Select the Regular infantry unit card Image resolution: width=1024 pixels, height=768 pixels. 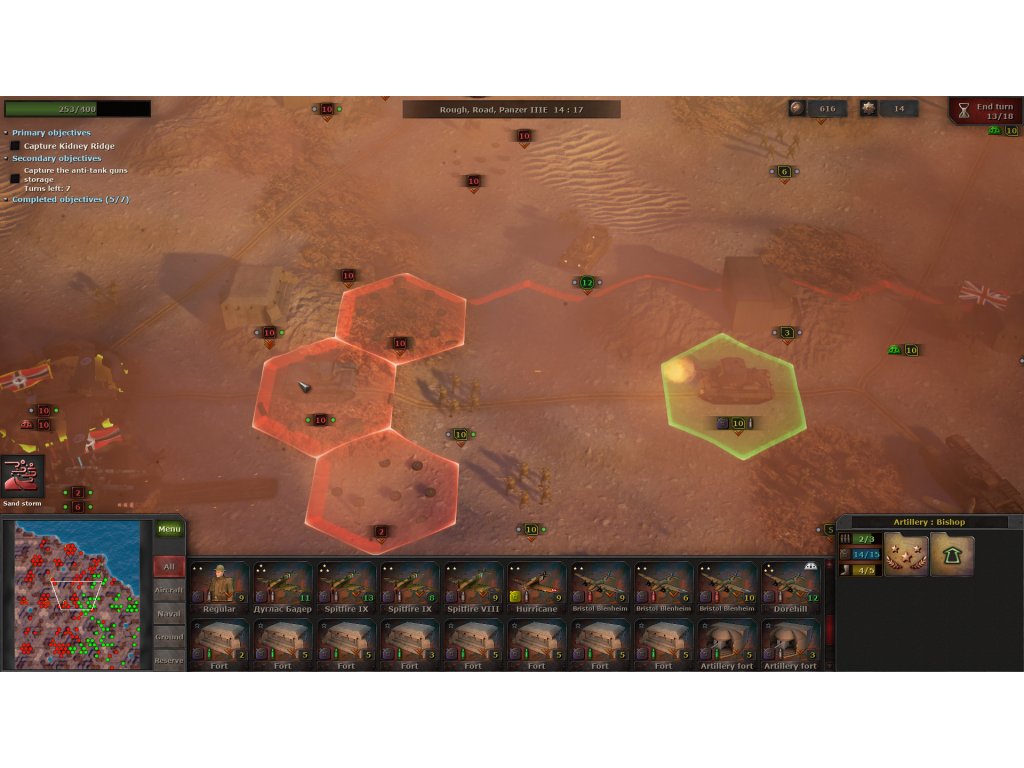pos(219,587)
